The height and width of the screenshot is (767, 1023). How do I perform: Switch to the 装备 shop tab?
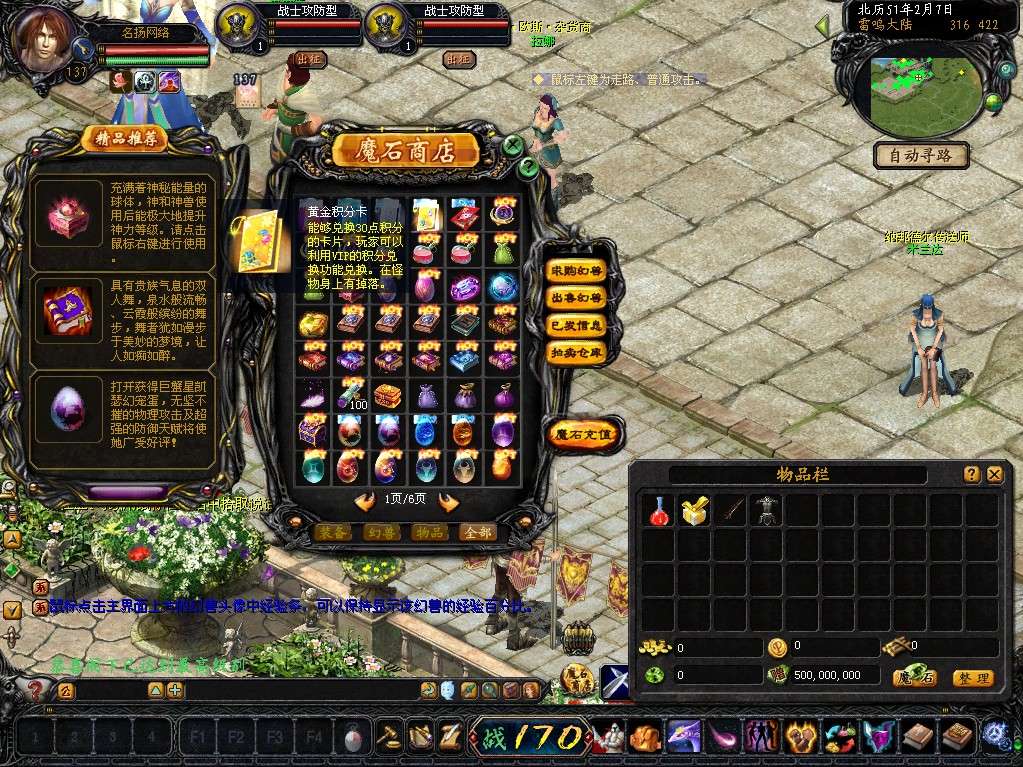click(x=333, y=532)
